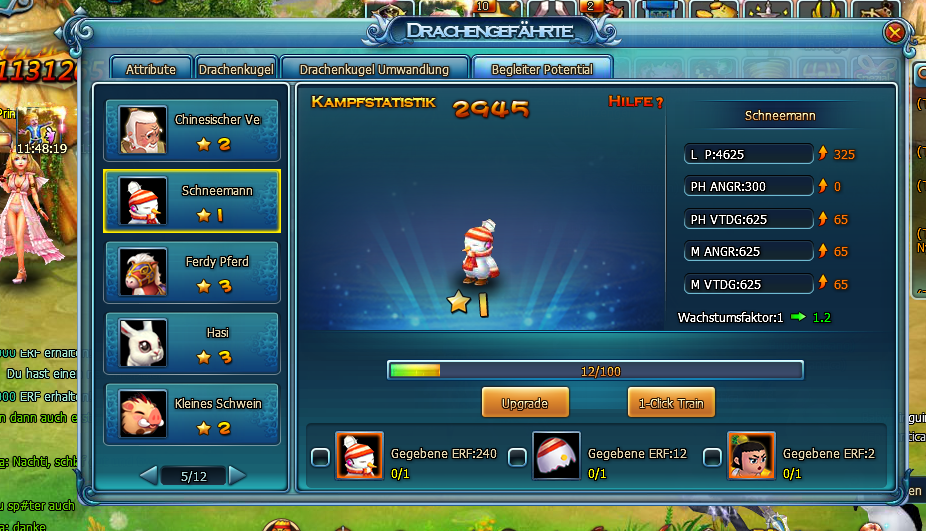Select the Kleines Schwein companion
This screenshot has width=926, height=531.
coord(192,415)
